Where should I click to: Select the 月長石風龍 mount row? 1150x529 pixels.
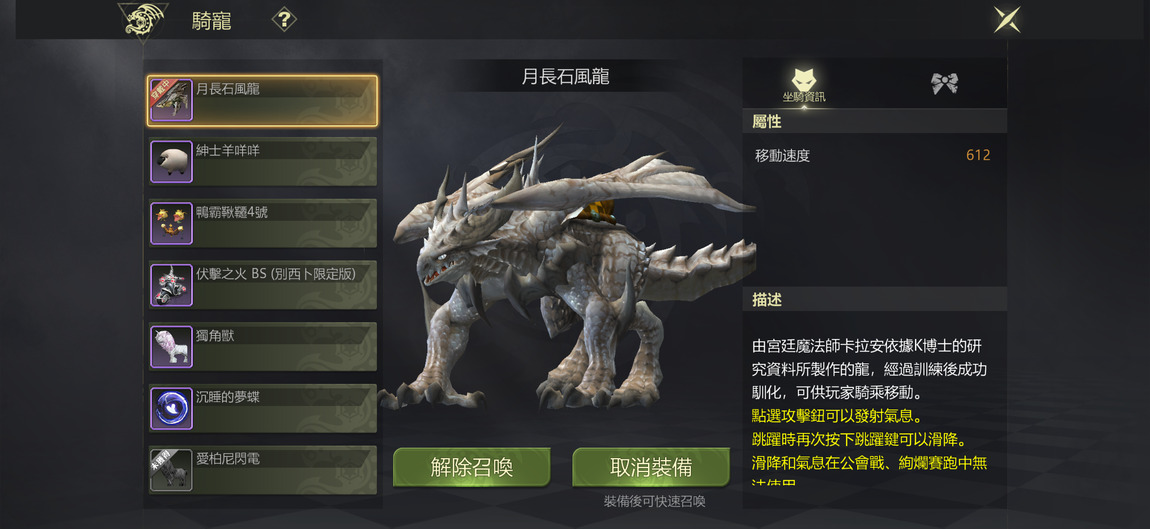pos(262,101)
